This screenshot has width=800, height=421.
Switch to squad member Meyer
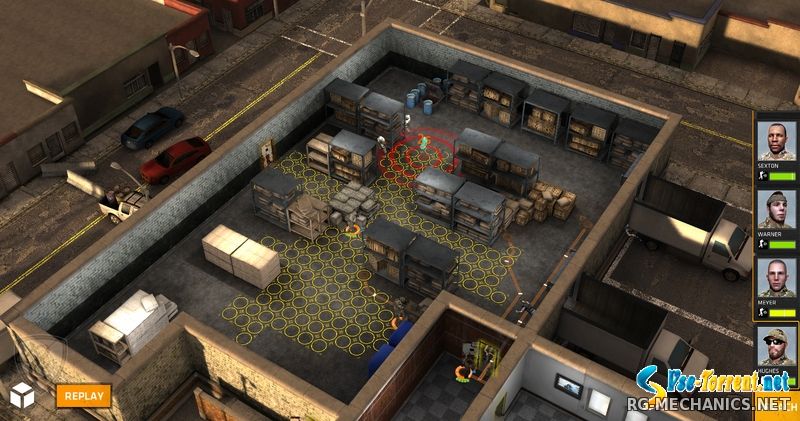click(775, 276)
